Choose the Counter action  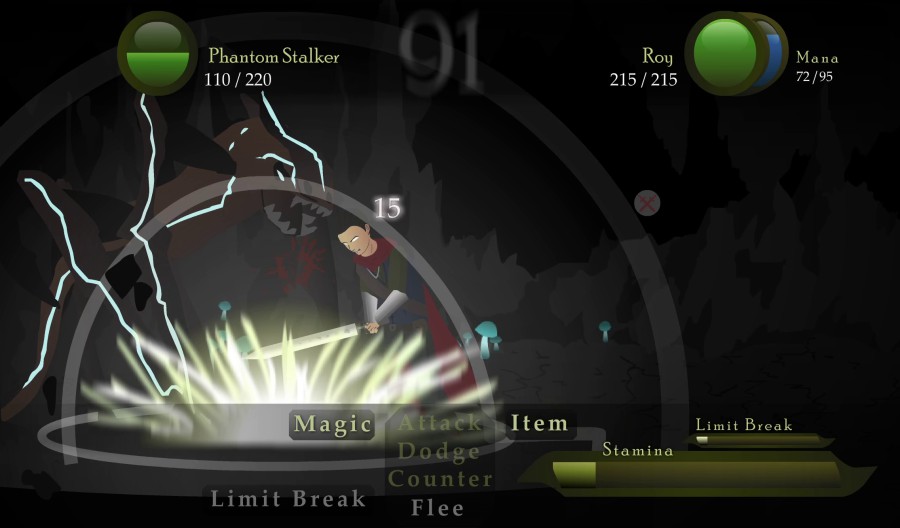tap(440, 479)
